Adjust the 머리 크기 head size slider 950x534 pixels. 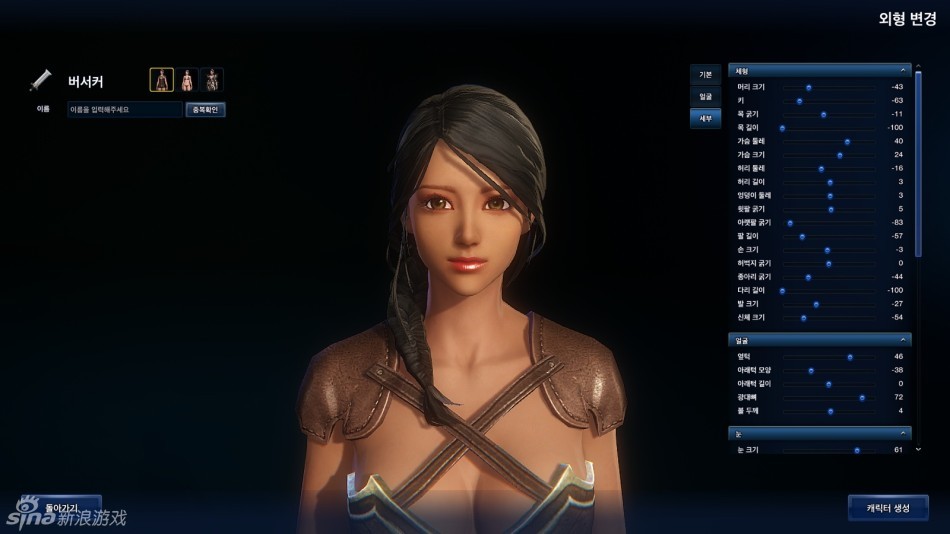click(809, 87)
